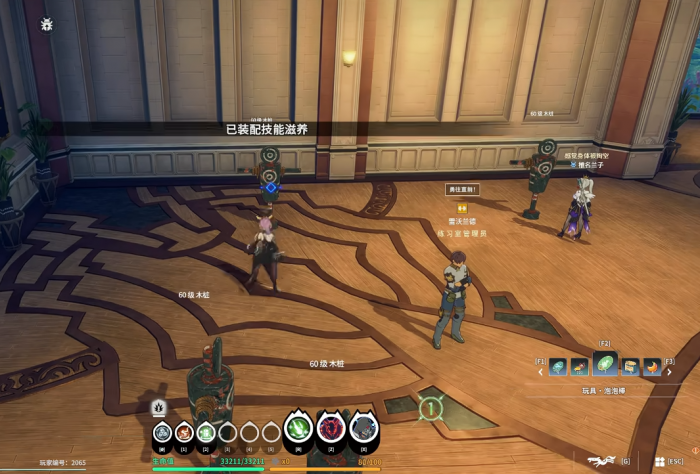This screenshot has height=474, width=700.
Task: Click the right arrow of the toy bar
Action: pyautogui.click(x=667, y=370)
